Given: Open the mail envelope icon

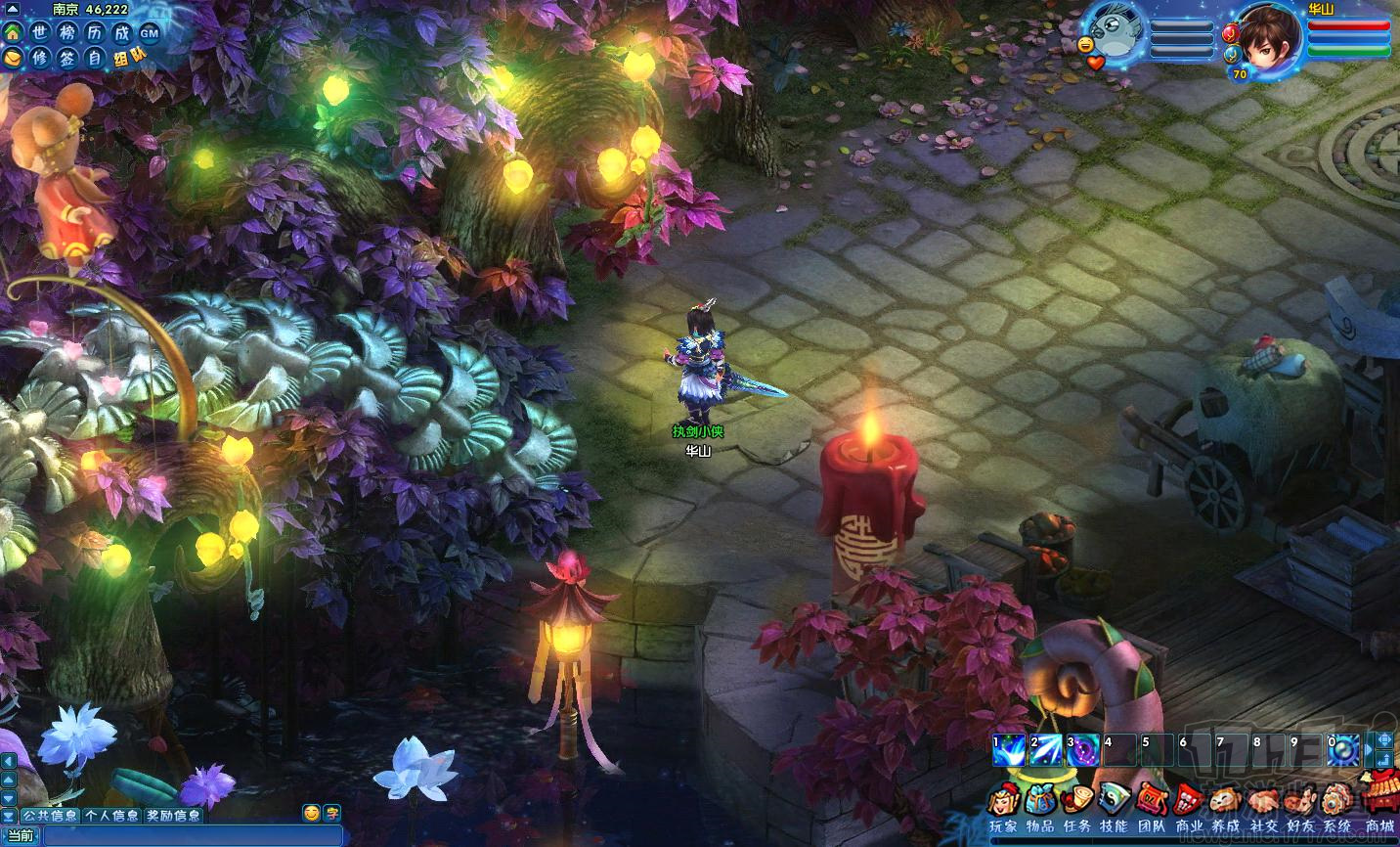Looking at the screenshot, I should [x=13, y=58].
